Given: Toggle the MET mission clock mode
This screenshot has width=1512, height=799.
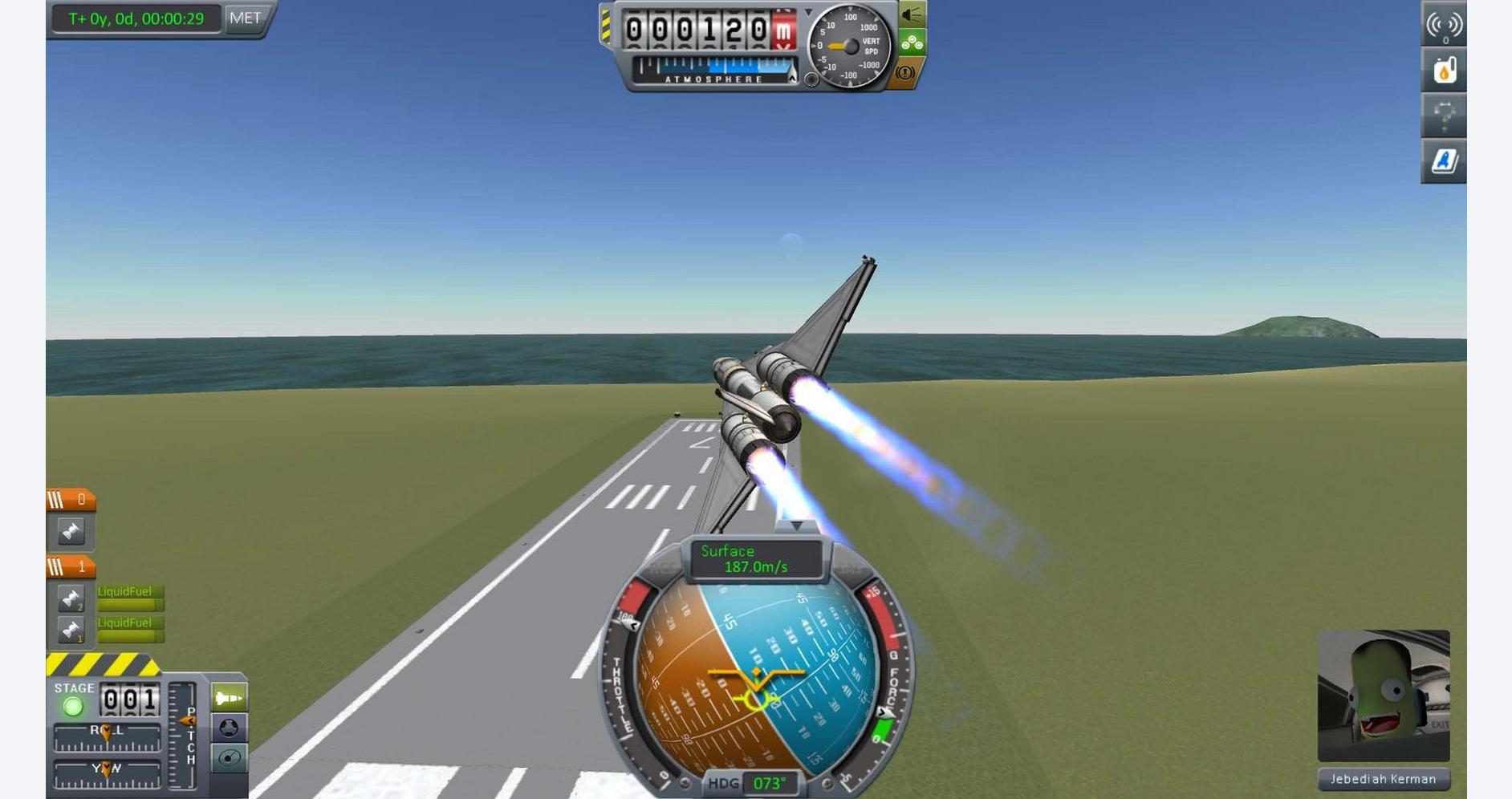Looking at the screenshot, I should pyautogui.click(x=245, y=18).
